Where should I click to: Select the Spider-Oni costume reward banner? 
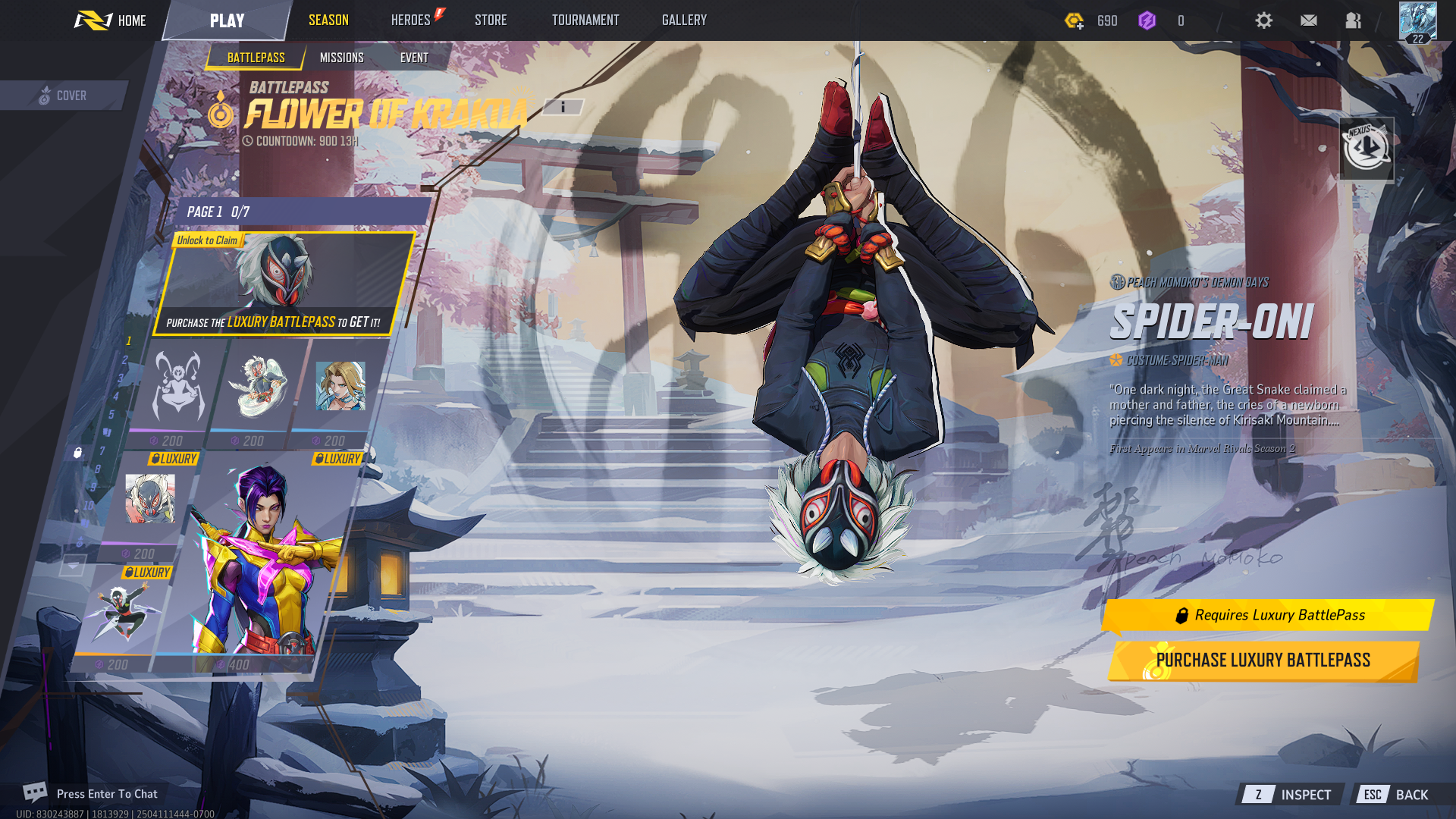point(284,284)
